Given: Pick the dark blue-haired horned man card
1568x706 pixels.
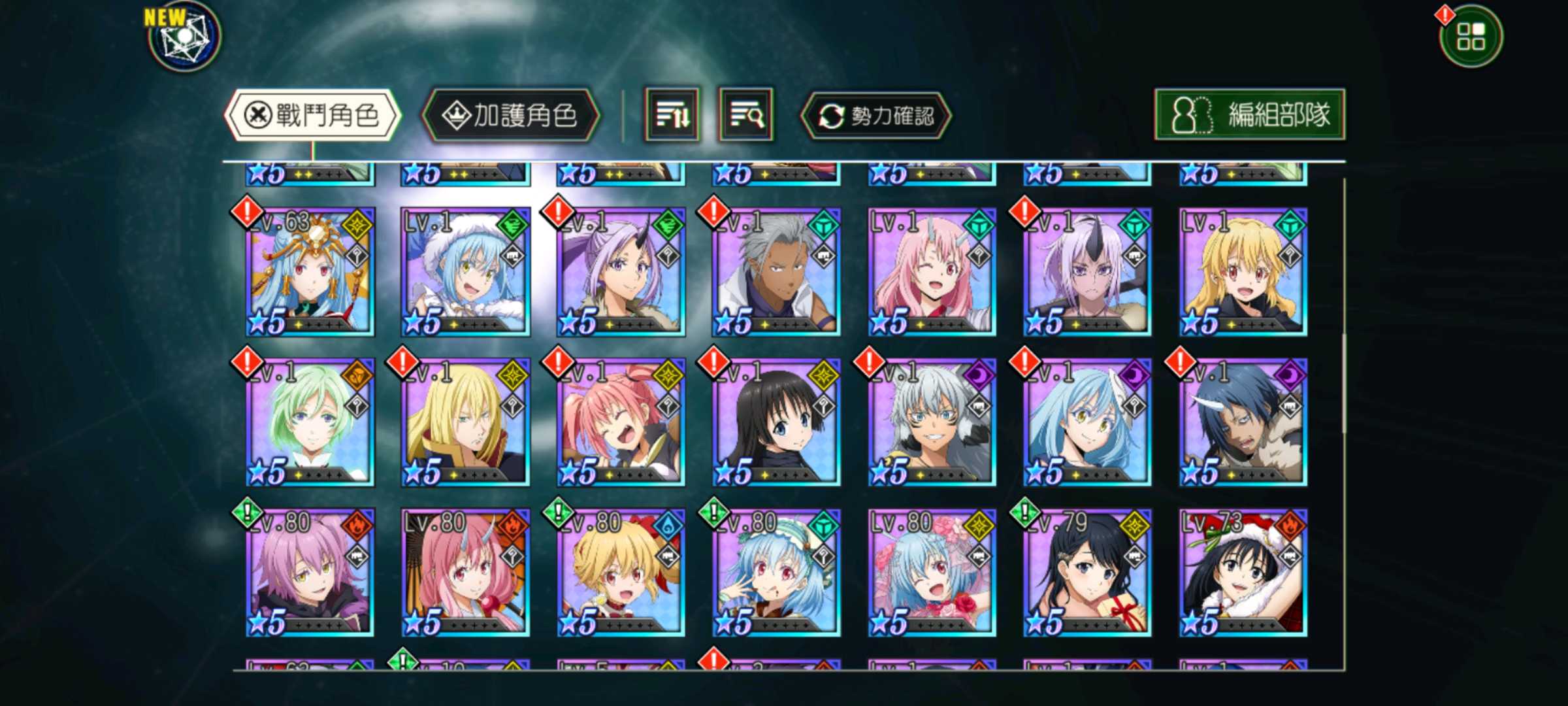Looking at the screenshot, I should (1243, 422).
